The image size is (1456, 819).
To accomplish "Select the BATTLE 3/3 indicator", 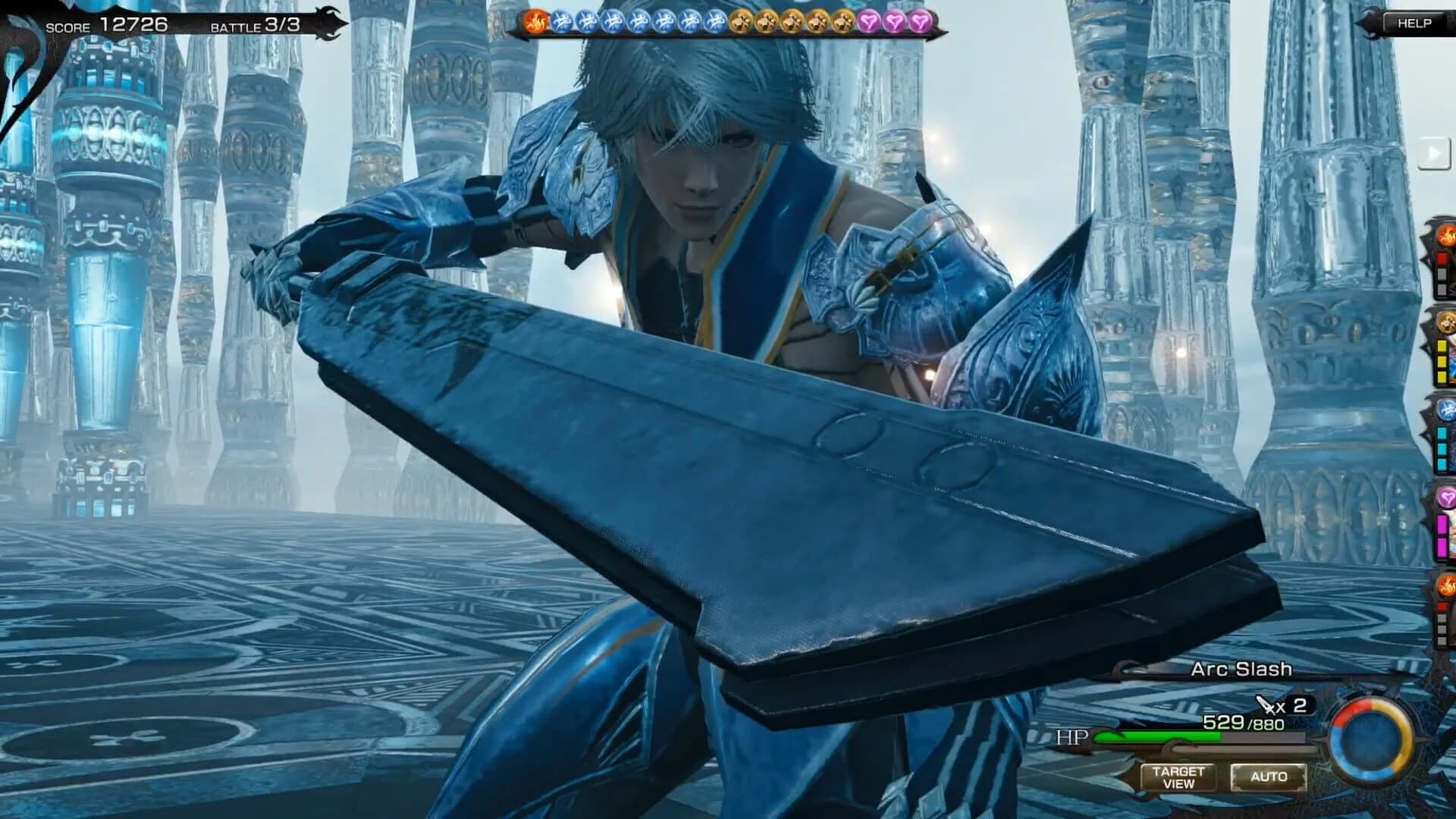I will pos(255,23).
